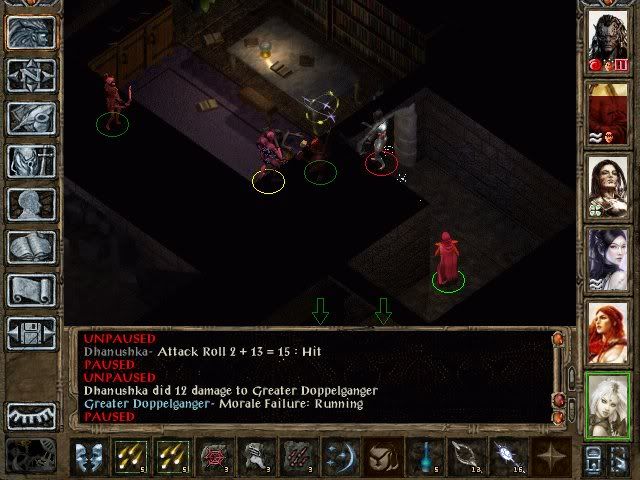Open the journal (quill button)
640x480 pixels.
(31, 117)
